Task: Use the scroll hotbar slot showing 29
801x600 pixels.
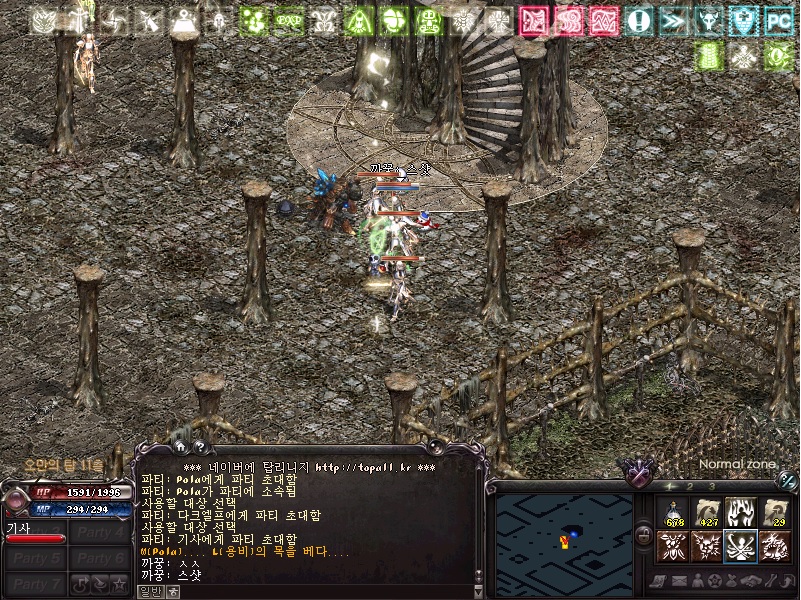Action: [x=775, y=513]
